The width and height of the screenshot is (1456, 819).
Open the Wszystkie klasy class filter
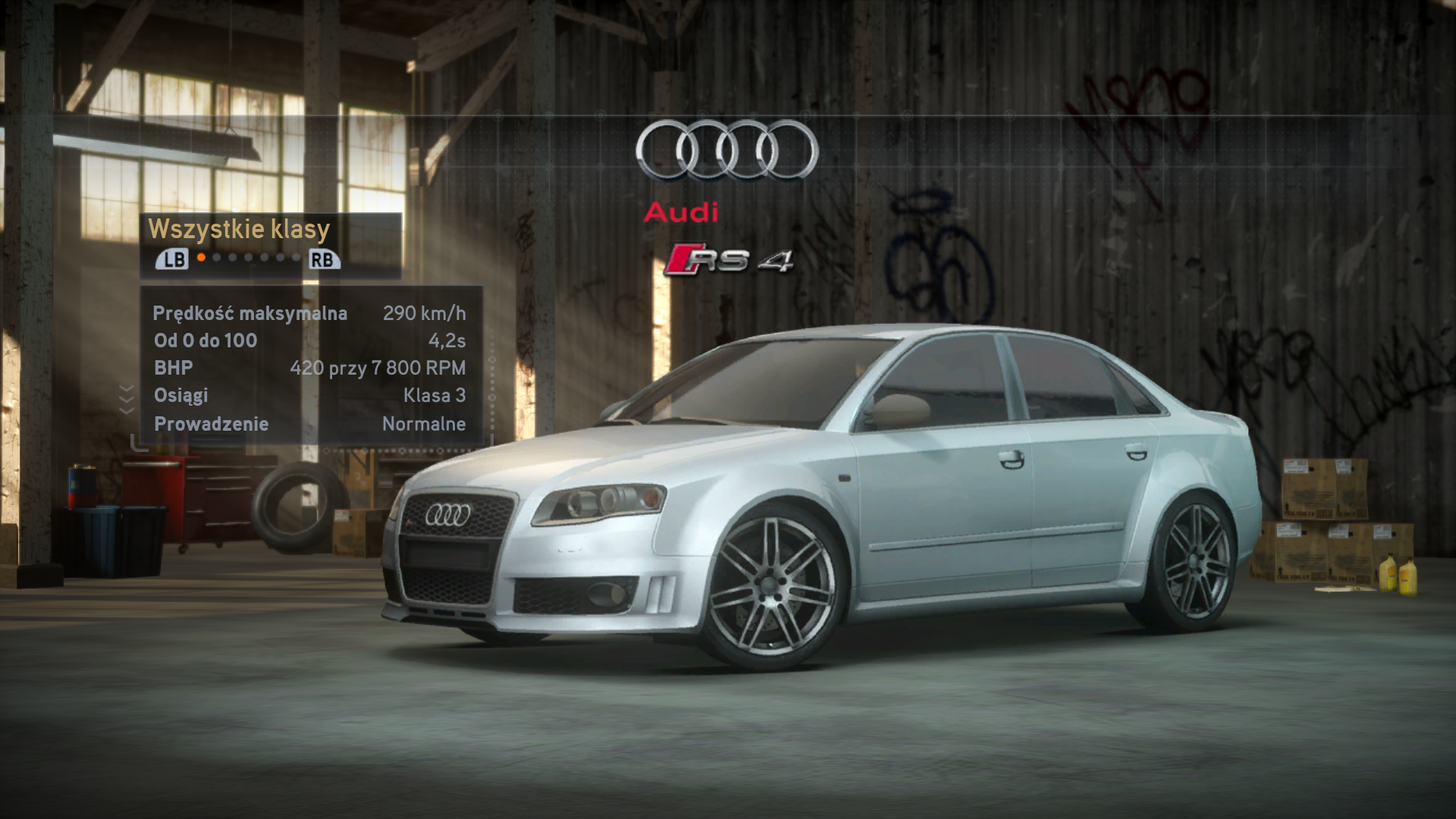(239, 229)
